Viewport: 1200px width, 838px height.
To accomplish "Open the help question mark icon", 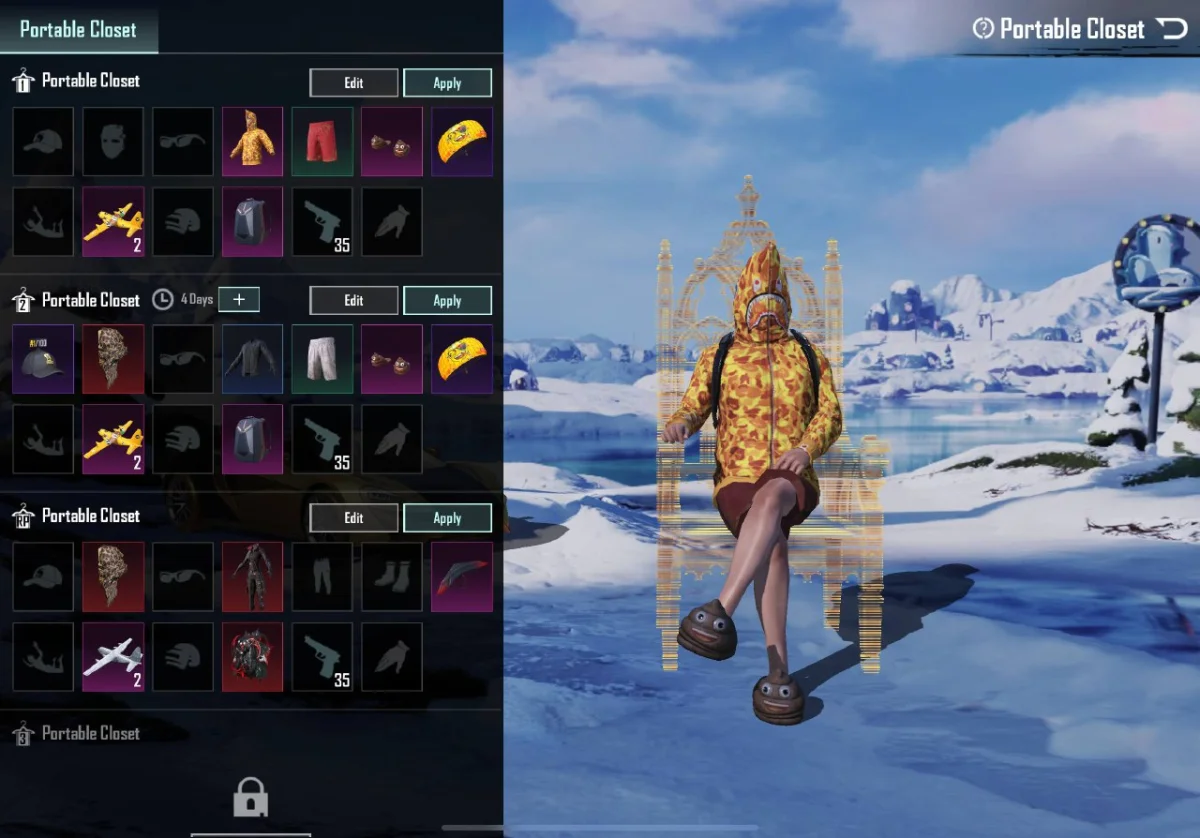I will tap(983, 29).
